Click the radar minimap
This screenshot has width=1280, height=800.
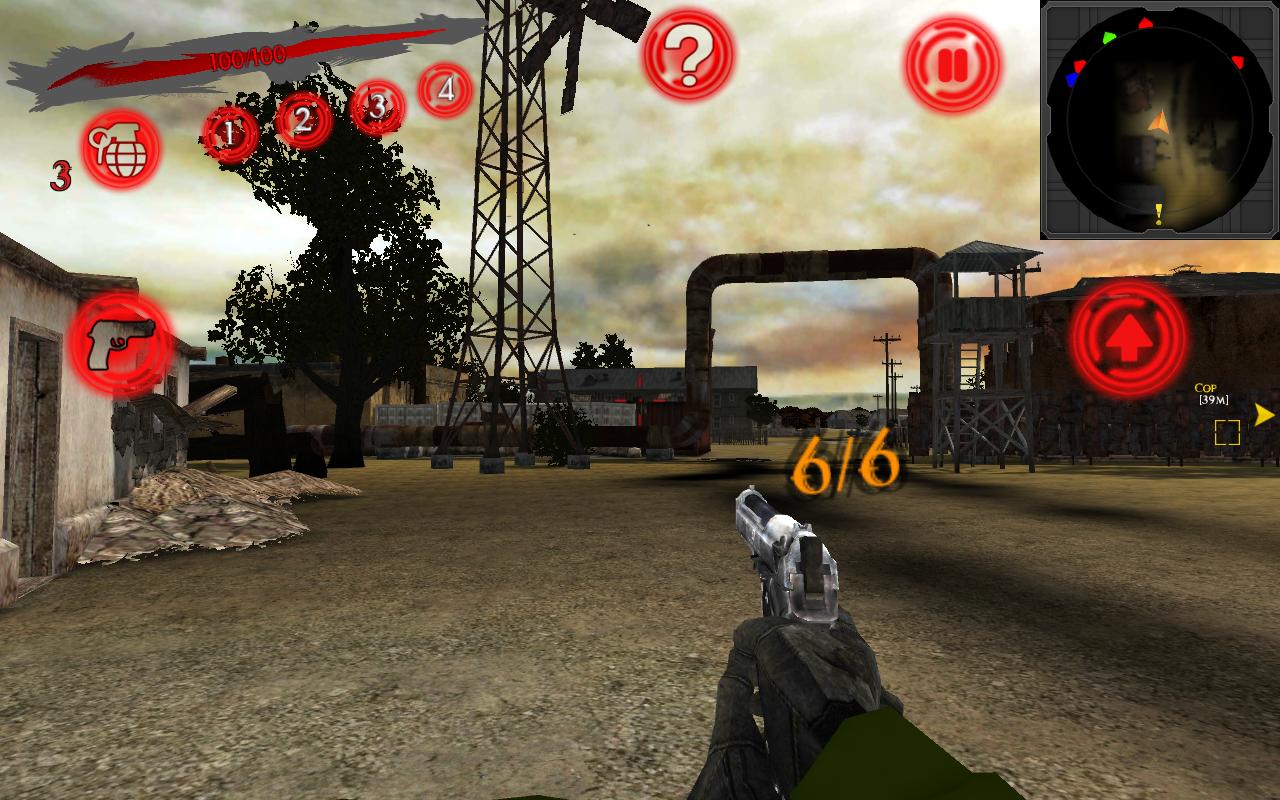1158,120
